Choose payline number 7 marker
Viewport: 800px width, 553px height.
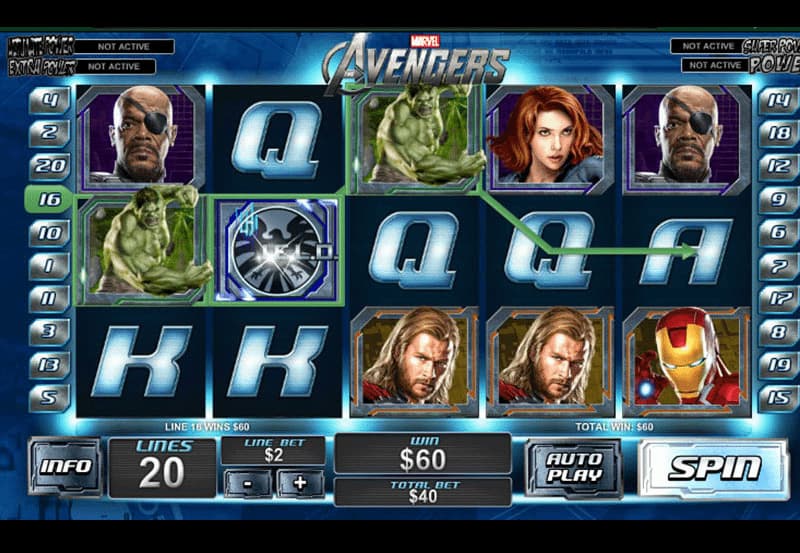click(777, 265)
